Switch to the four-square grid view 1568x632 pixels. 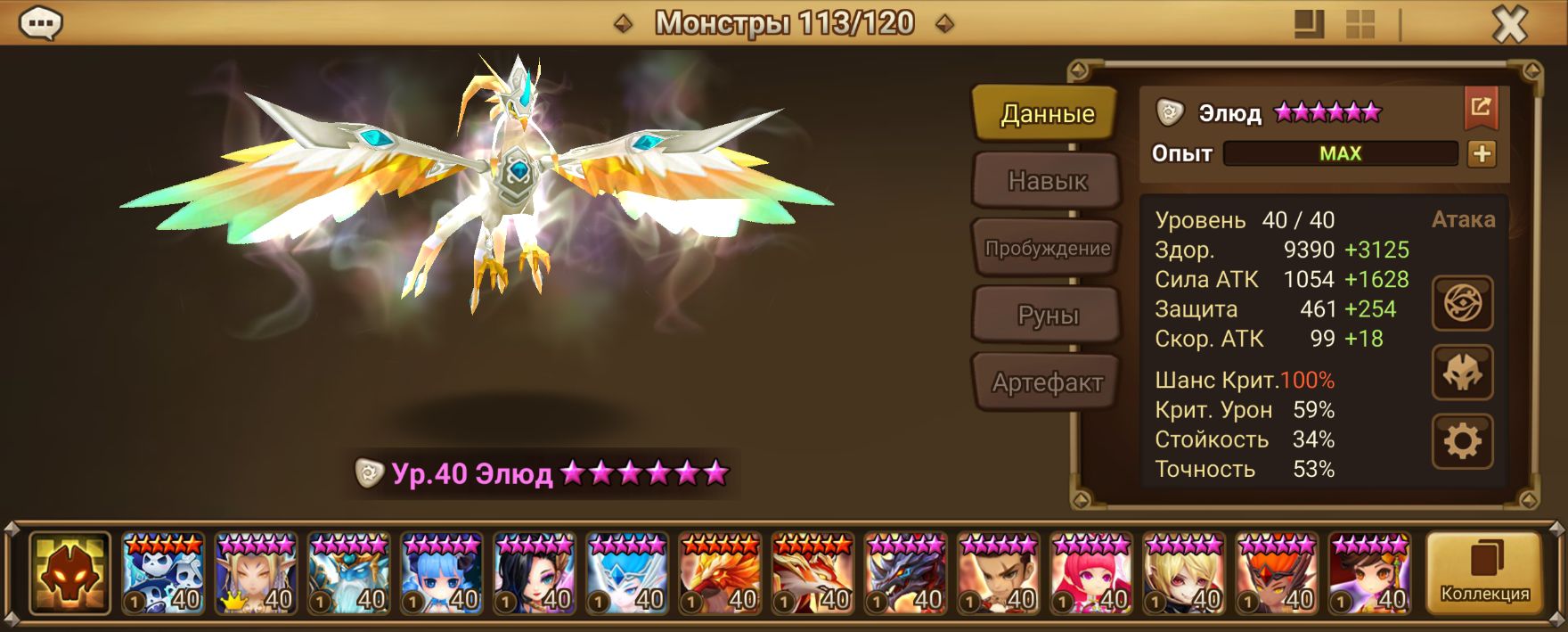1360,24
